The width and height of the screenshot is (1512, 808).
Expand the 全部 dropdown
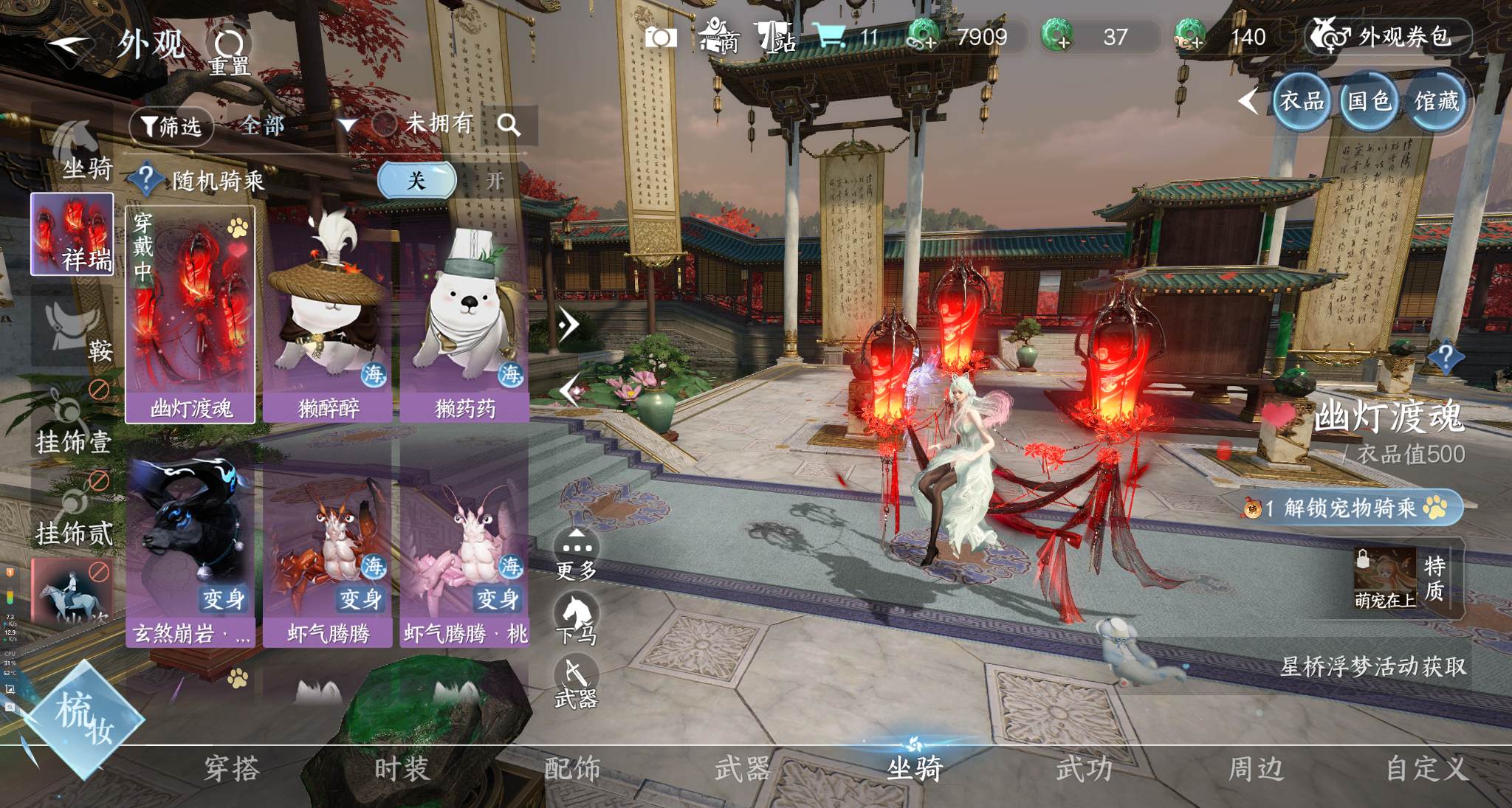tap(346, 125)
